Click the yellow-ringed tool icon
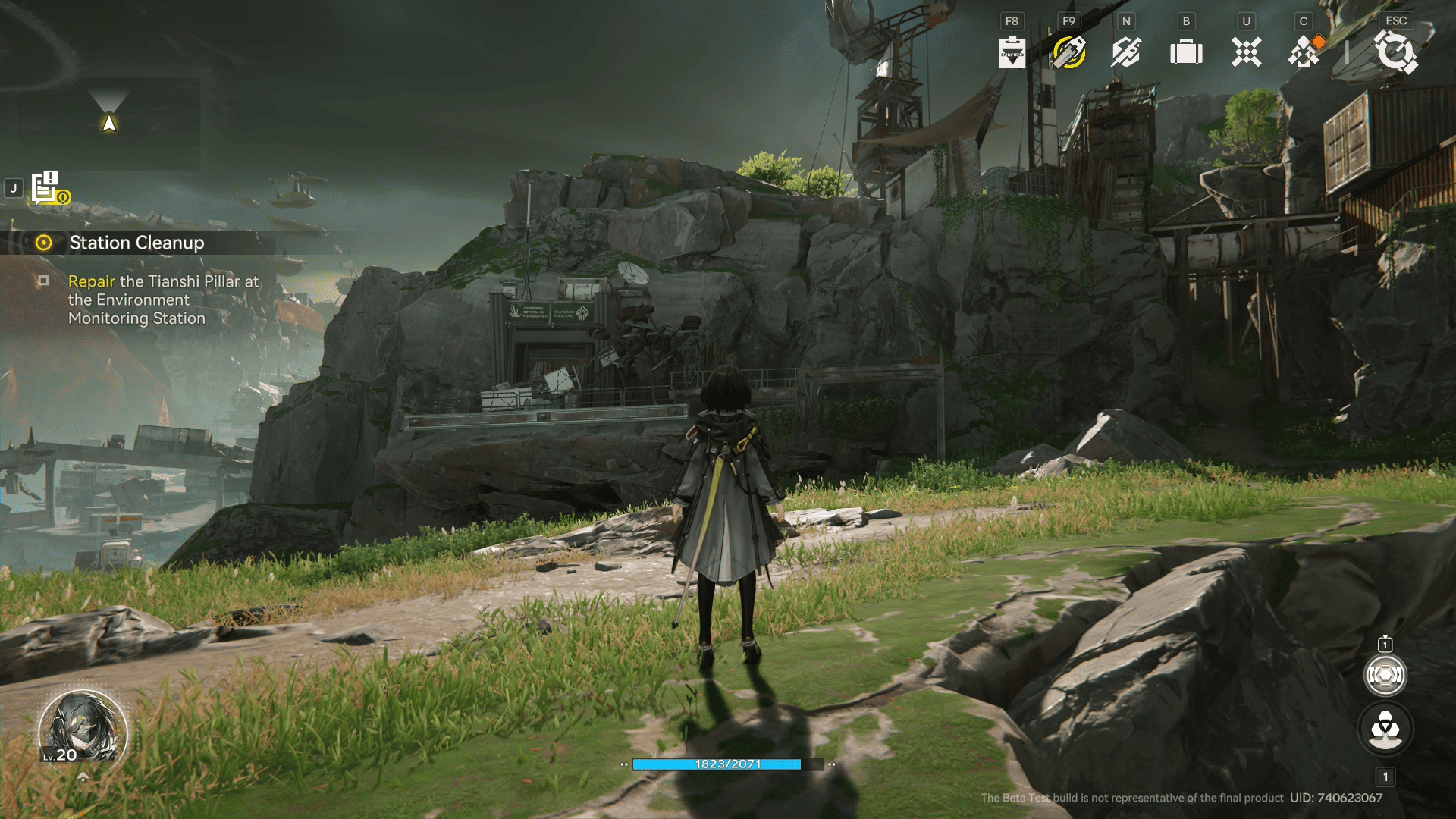The image size is (1456, 819). point(1069,52)
